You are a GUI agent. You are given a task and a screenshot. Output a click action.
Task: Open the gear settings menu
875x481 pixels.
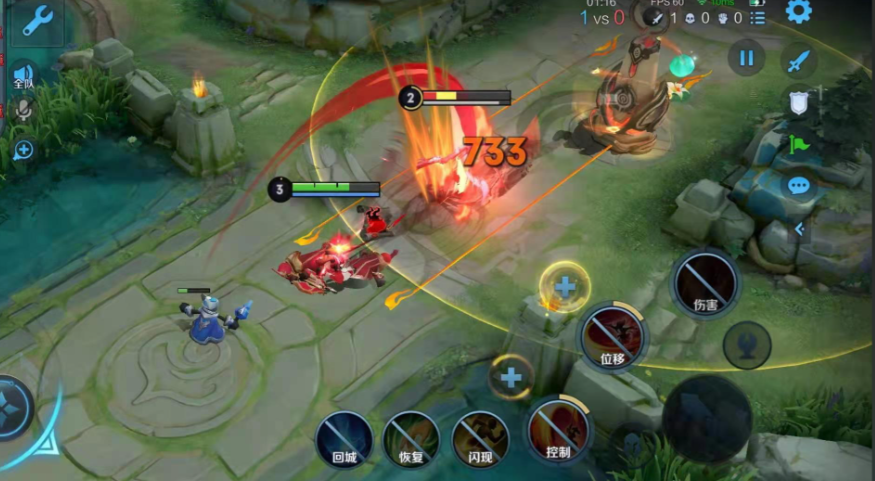(x=798, y=13)
